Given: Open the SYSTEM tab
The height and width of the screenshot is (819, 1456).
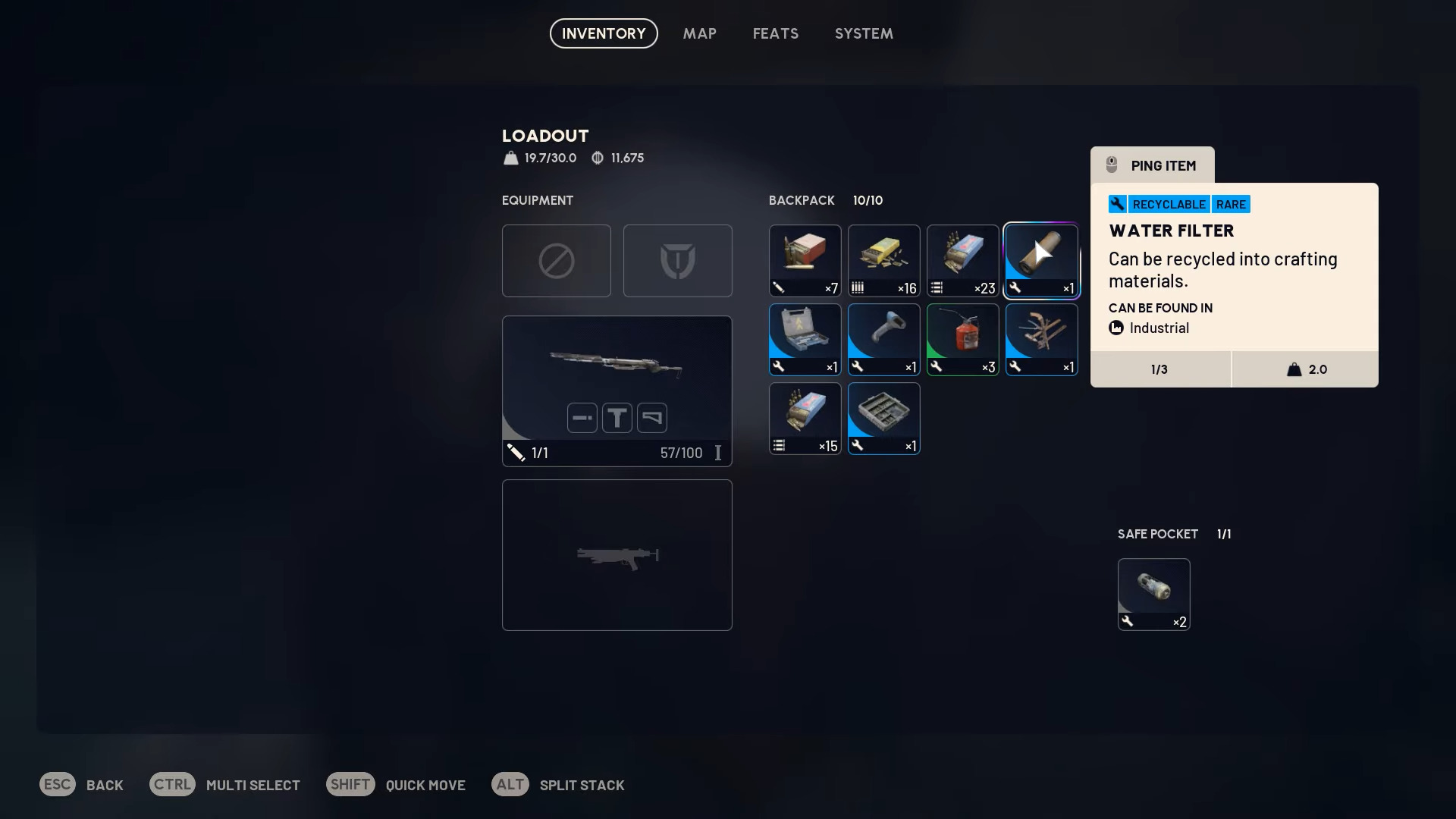Looking at the screenshot, I should [x=864, y=33].
